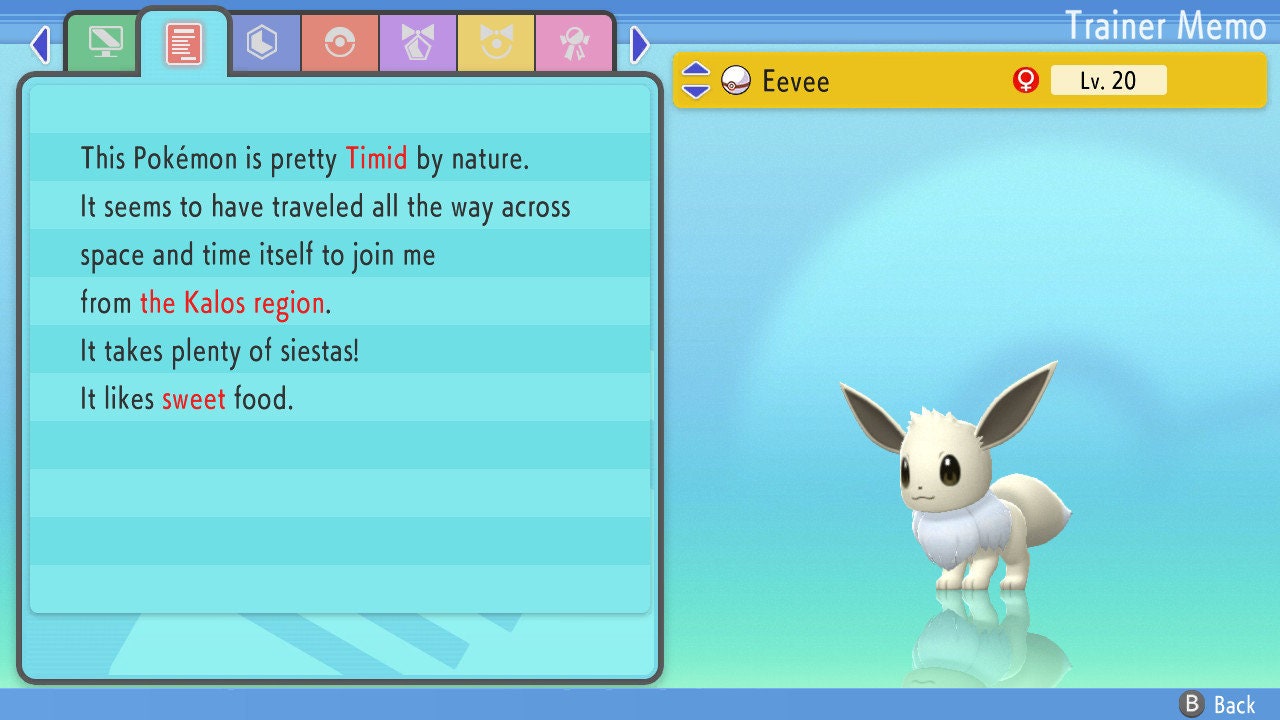Click the left arrow beside the tabs
The image size is (1280, 720).
click(x=40, y=44)
